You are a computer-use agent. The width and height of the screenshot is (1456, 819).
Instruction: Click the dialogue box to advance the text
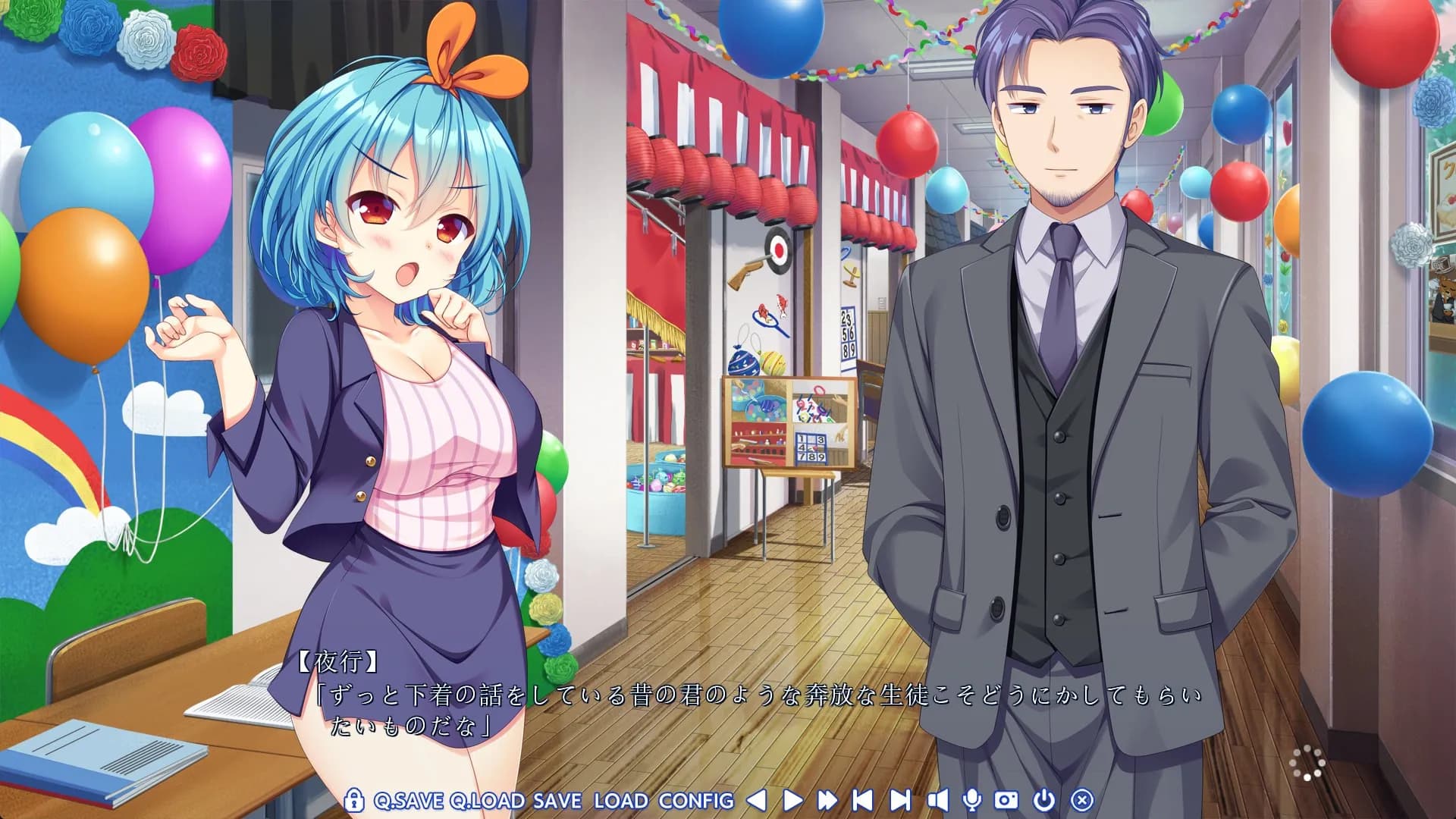[728, 705]
